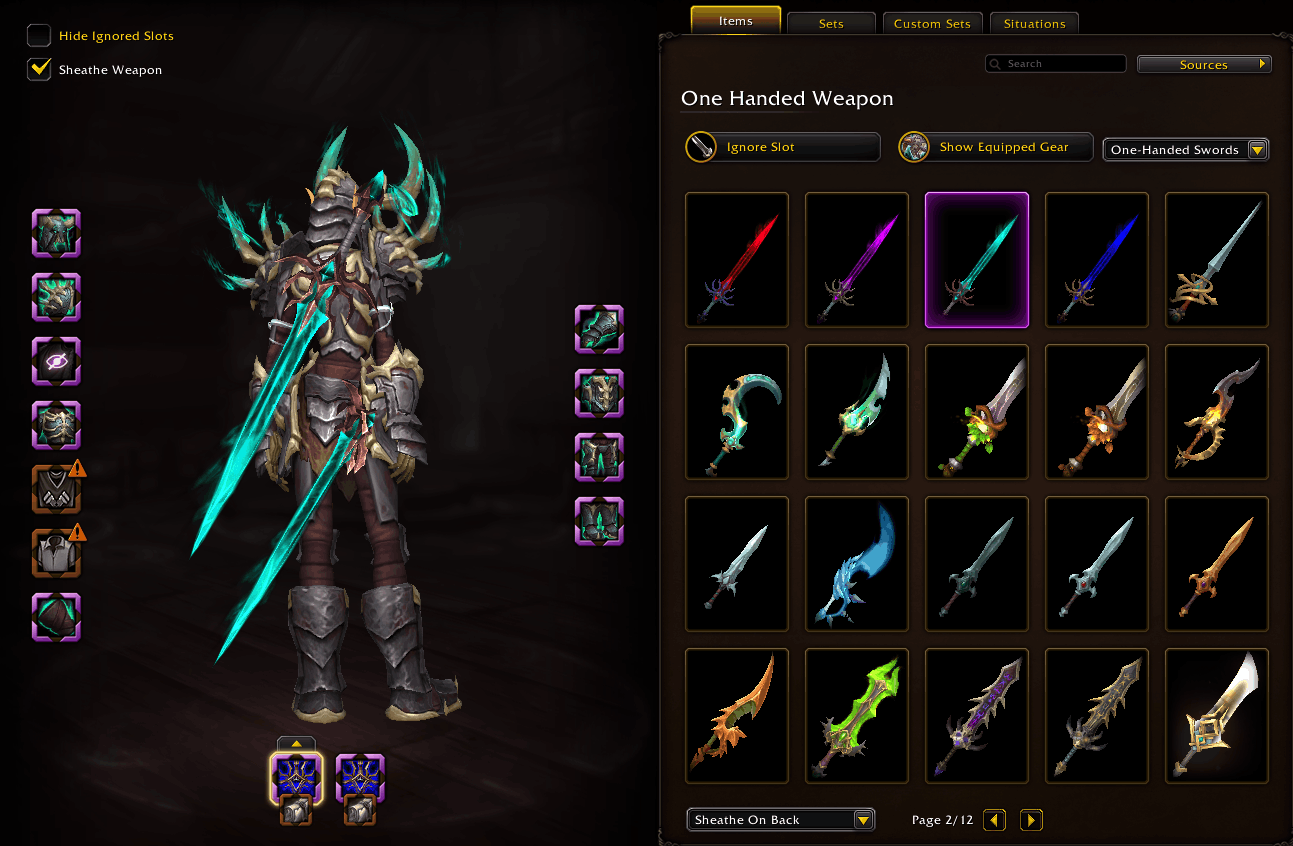Select the head armor slot icon
This screenshot has width=1293, height=846.
pos(56,233)
